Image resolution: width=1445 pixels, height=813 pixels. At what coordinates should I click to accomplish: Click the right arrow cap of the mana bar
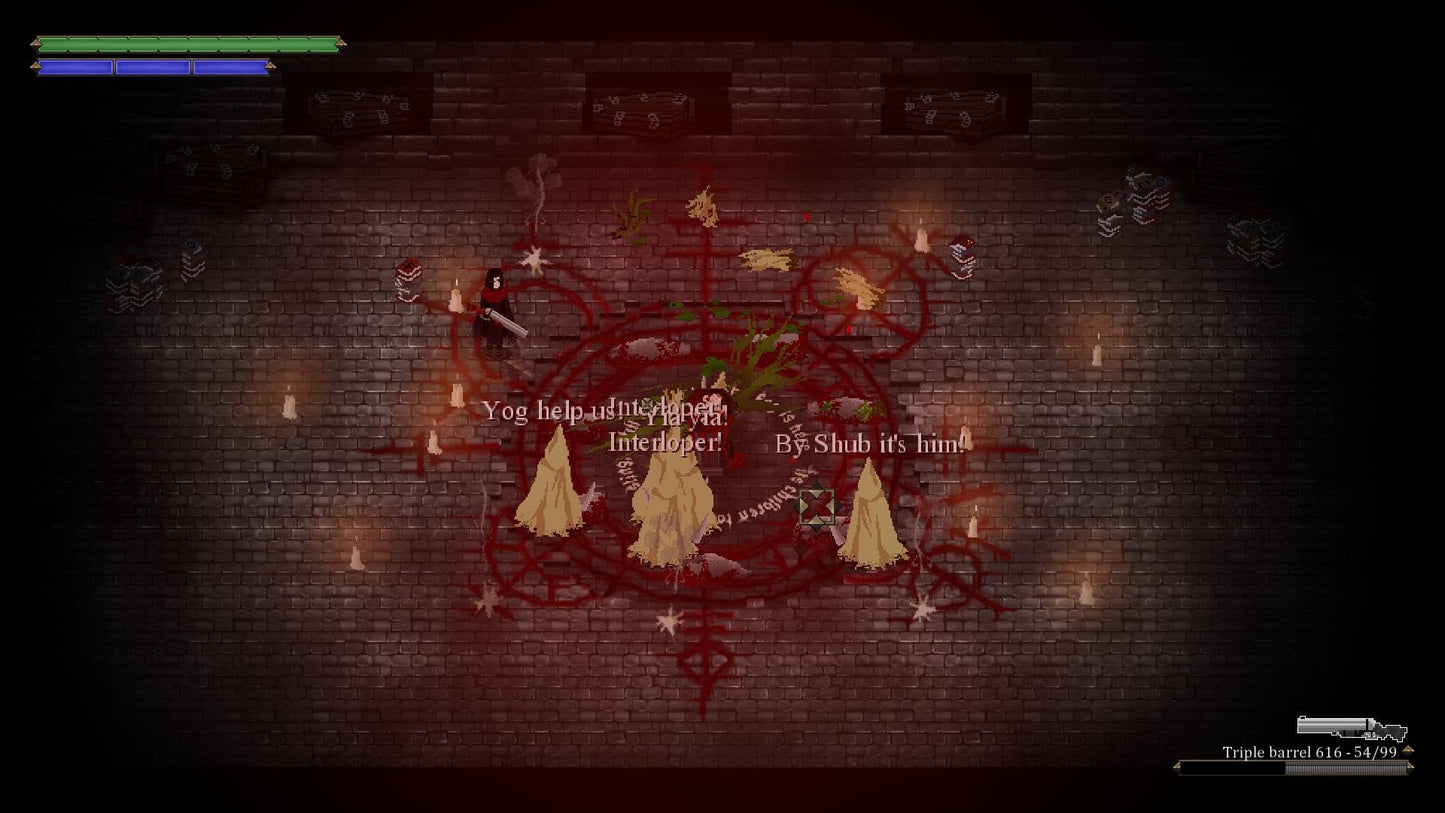270,66
